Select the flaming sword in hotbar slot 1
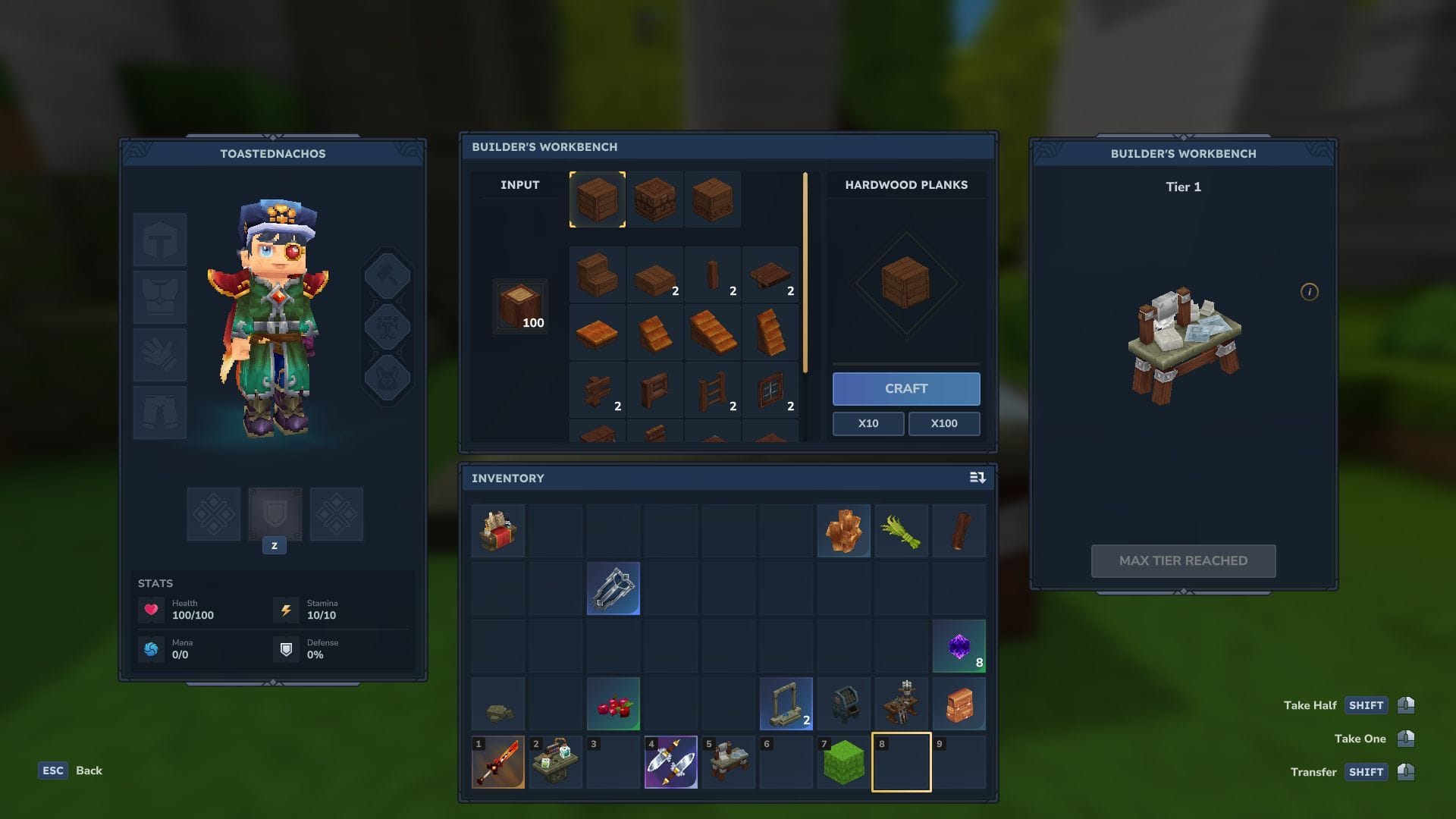1456x819 pixels. [x=498, y=762]
